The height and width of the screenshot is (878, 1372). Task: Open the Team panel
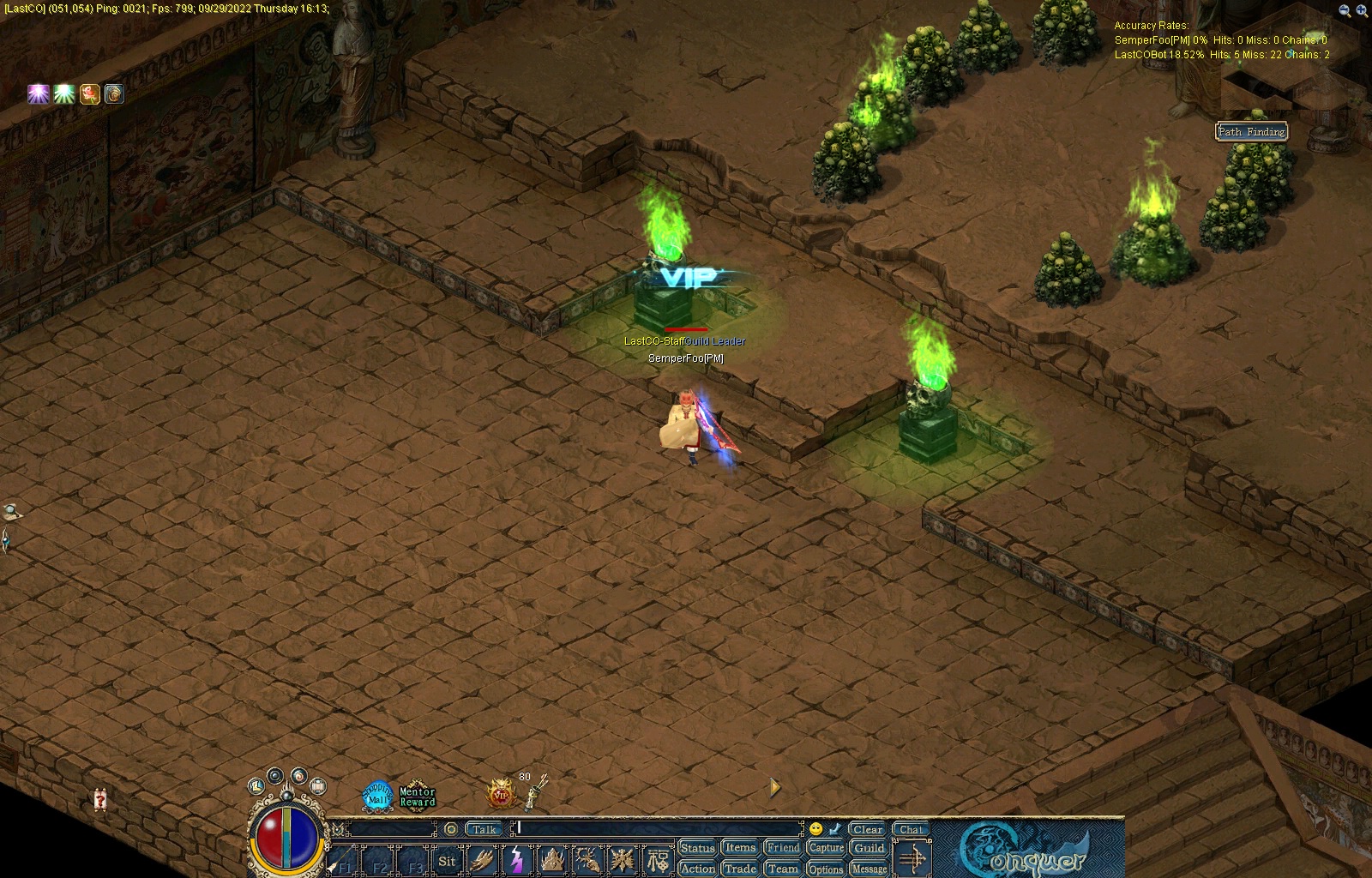[x=783, y=869]
